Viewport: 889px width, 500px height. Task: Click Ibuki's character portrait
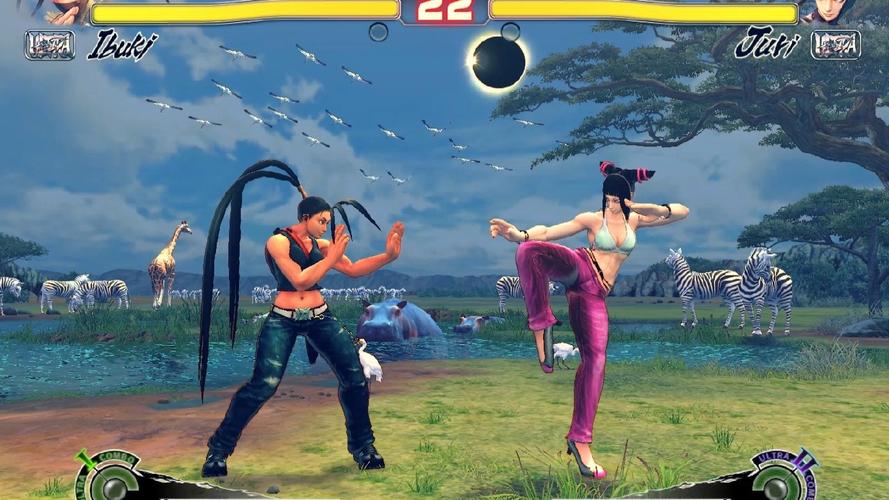click(64, 10)
